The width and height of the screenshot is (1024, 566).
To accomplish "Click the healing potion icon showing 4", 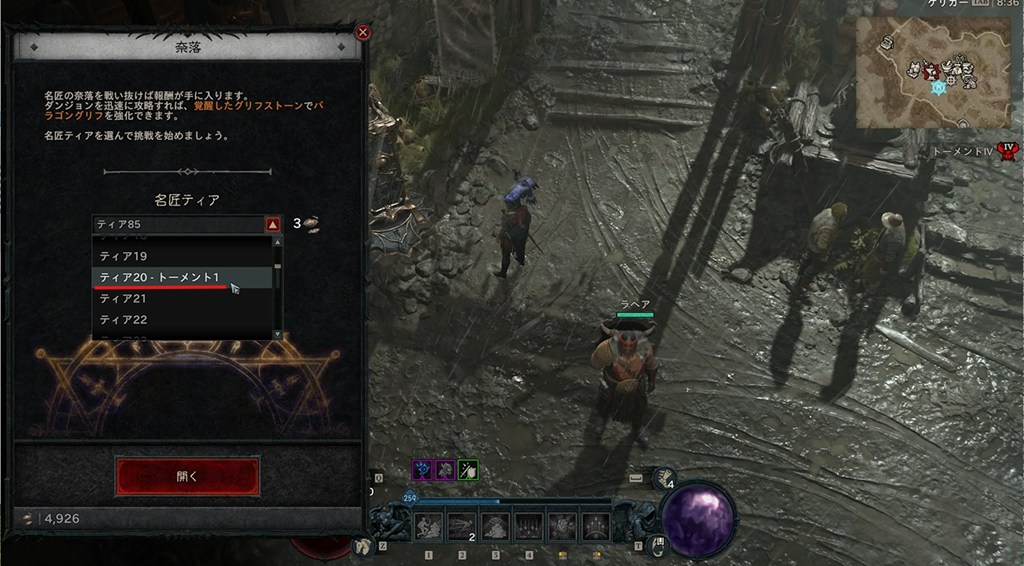I will 662,481.
